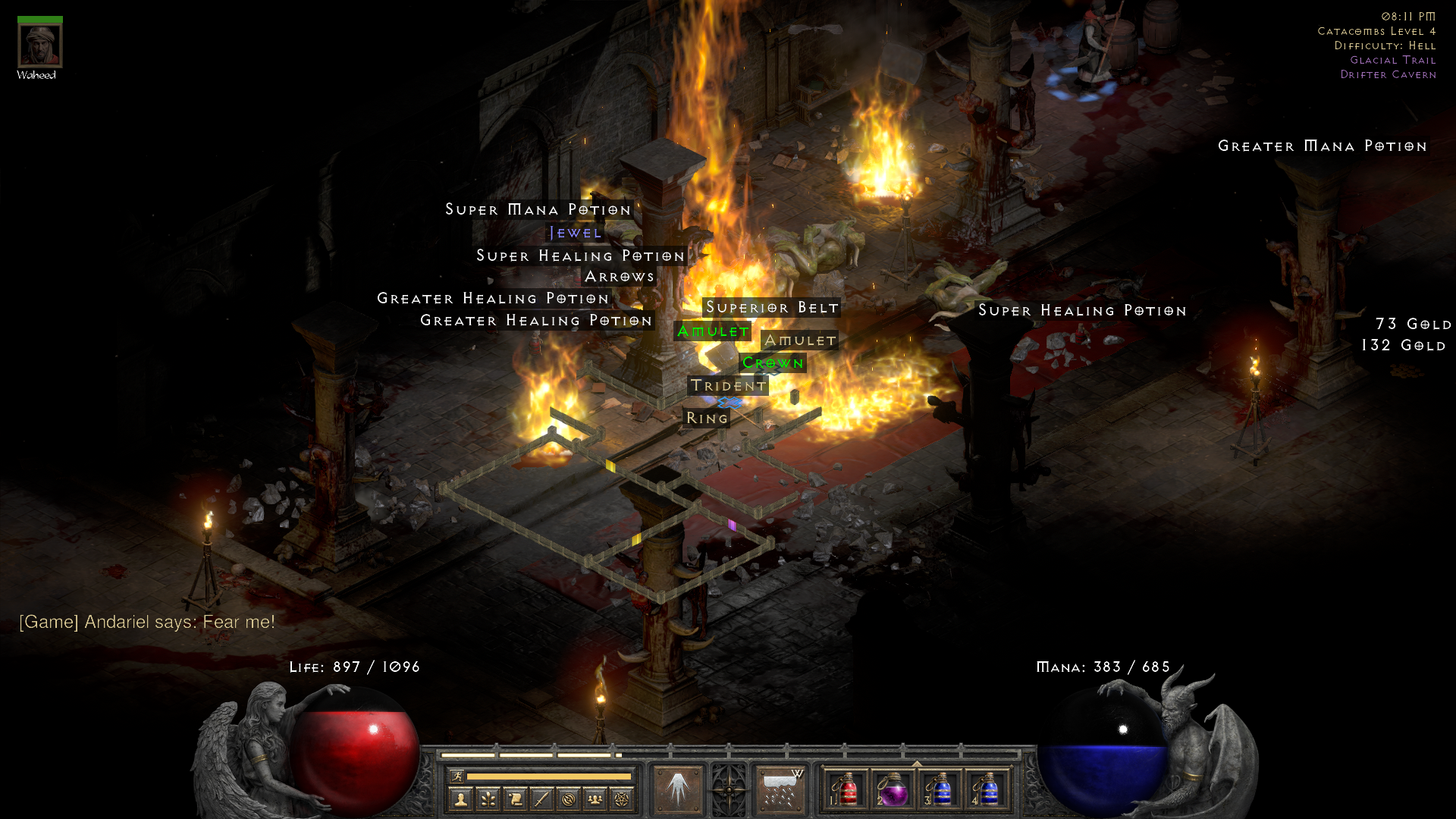This screenshot has width=1456, height=819.
Task: Pick up the Jewel on the ground
Action: pyautogui.click(x=574, y=233)
